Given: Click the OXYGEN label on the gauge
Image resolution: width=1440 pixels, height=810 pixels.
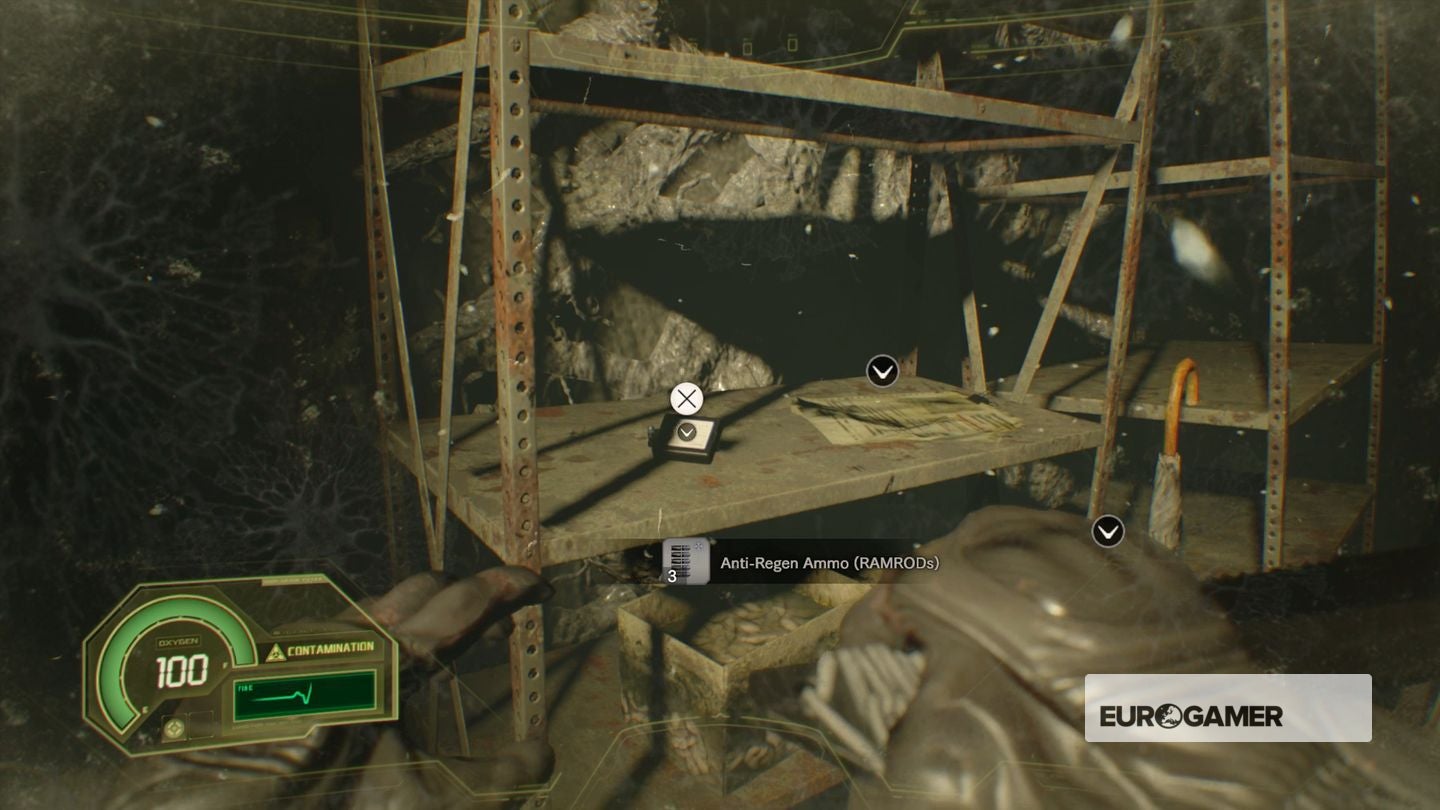Looking at the screenshot, I should [178, 641].
